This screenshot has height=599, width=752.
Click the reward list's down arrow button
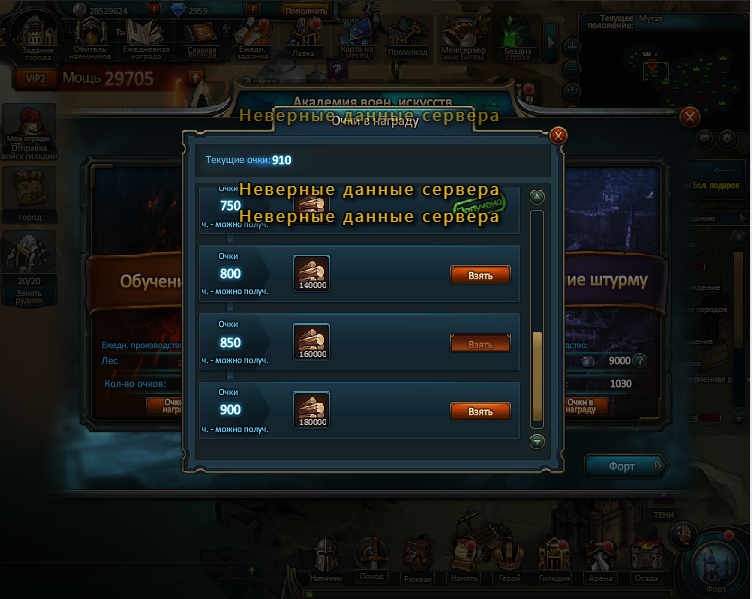tap(537, 440)
